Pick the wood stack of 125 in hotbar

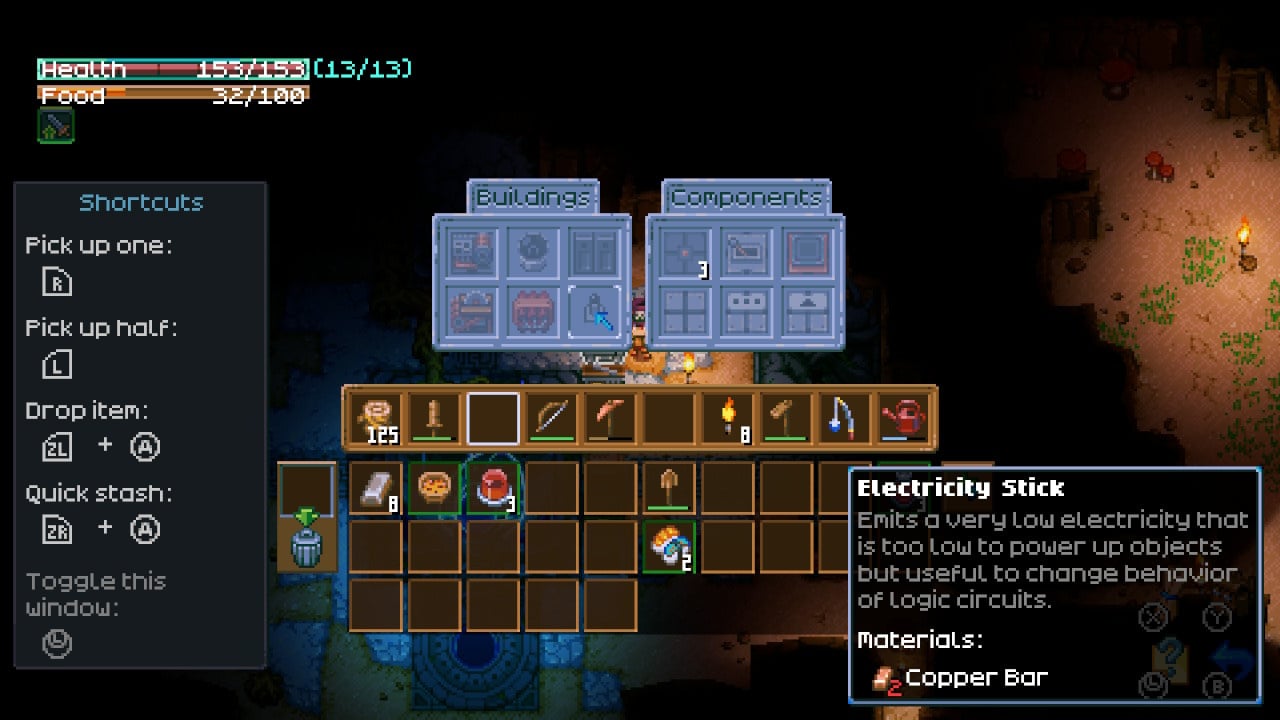376,419
